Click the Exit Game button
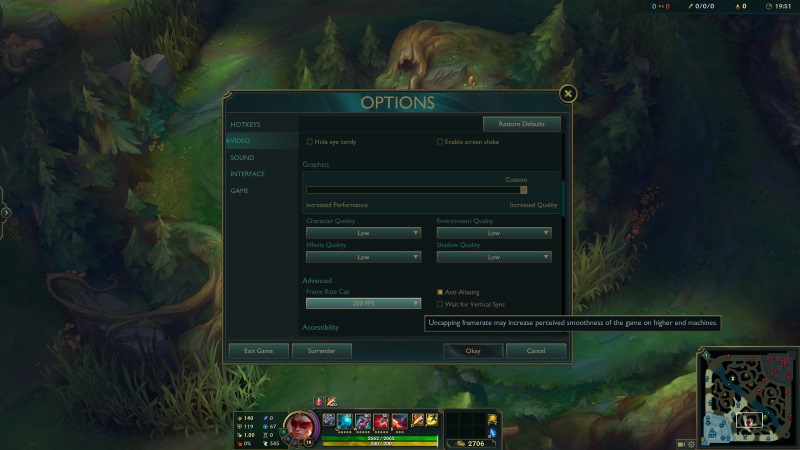 pos(258,351)
